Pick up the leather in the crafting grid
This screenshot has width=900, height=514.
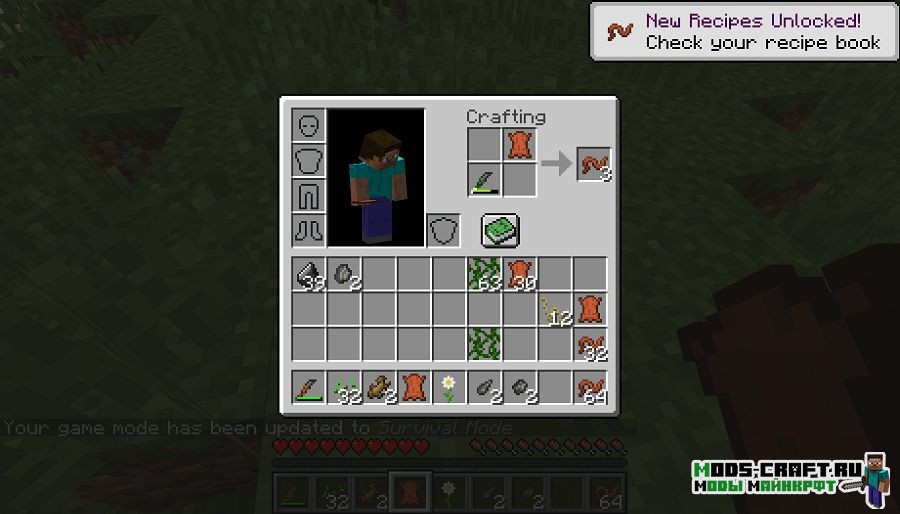point(519,145)
